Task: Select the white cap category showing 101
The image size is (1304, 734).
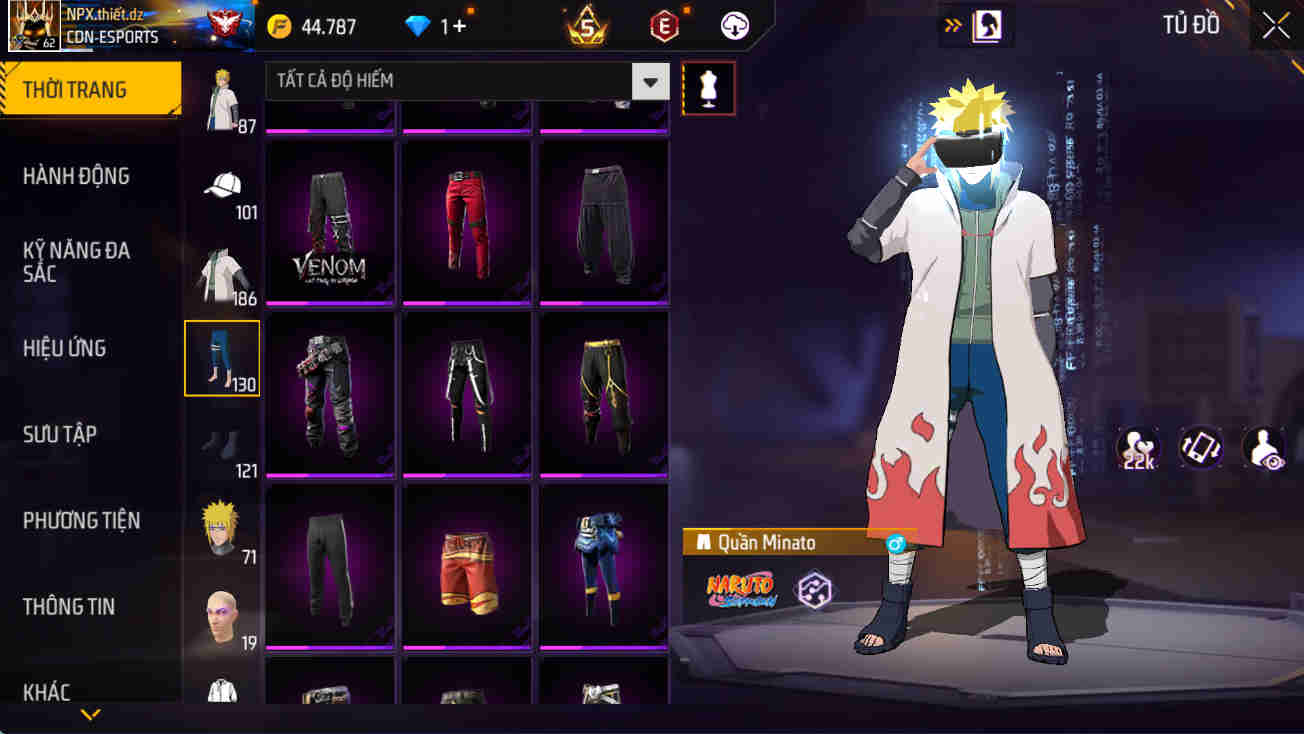Action: 221,185
